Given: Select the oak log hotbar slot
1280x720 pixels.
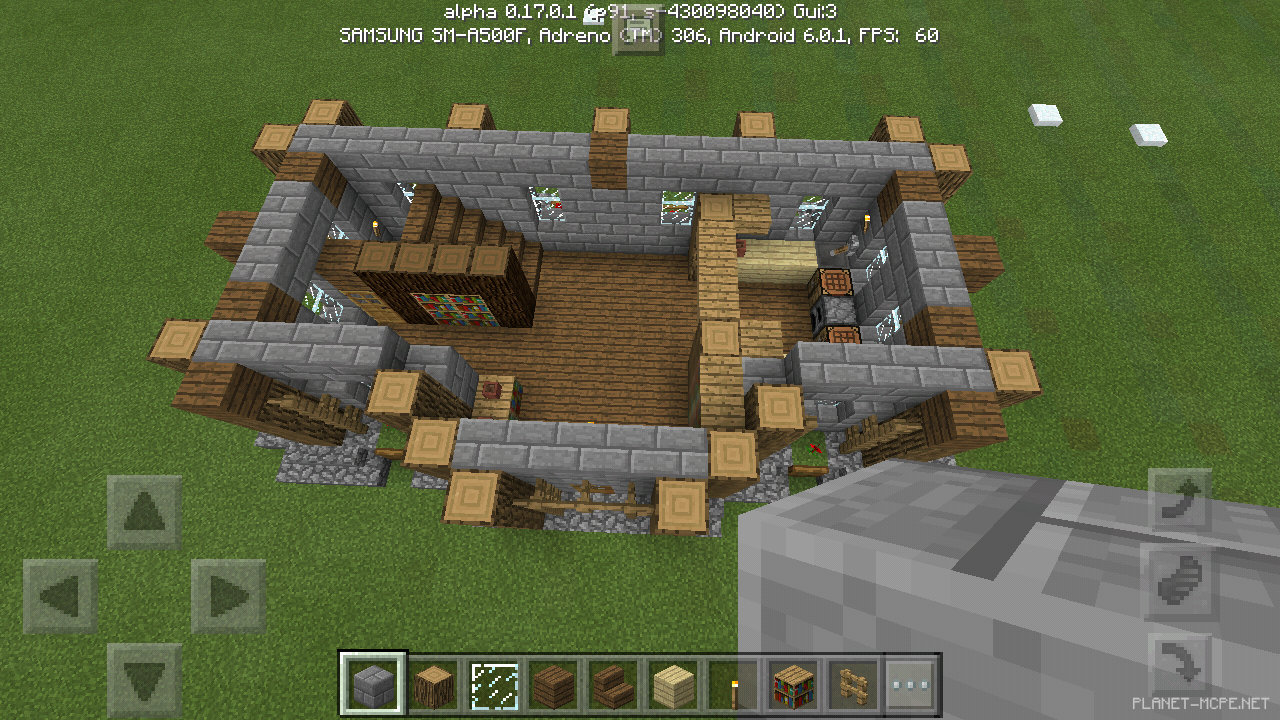Looking at the screenshot, I should 434,685.
